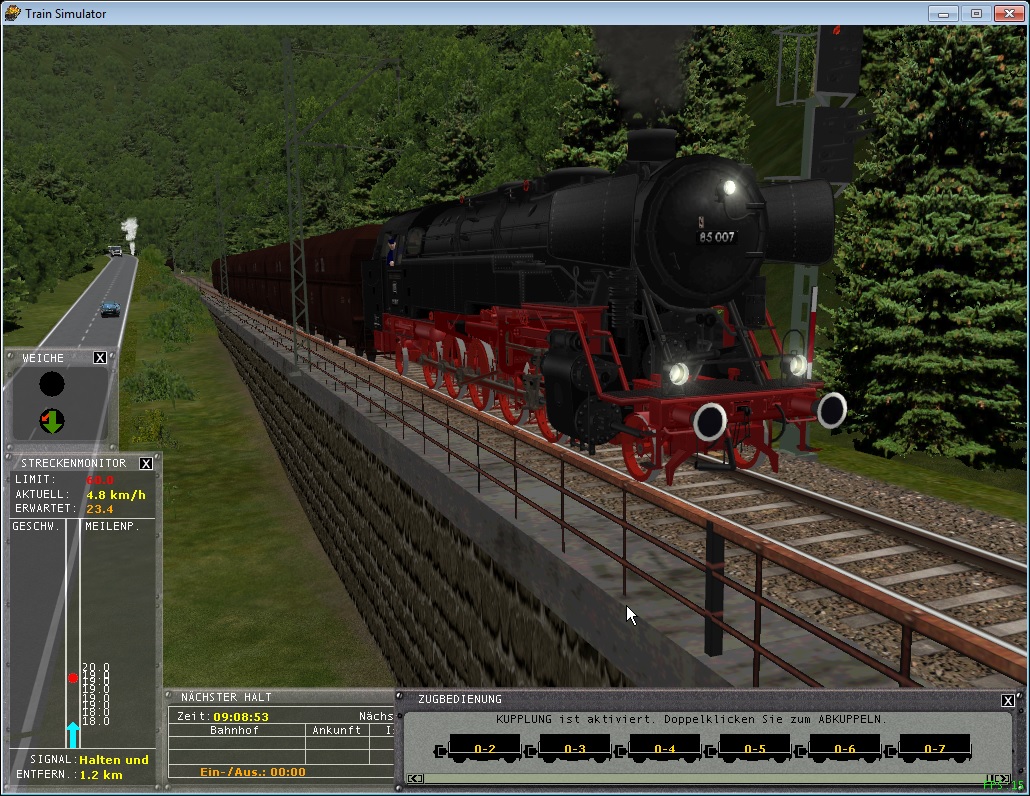Image resolution: width=1030 pixels, height=796 pixels.
Task: Pick wagon 0-5 in the consist
Action: (755, 748)
